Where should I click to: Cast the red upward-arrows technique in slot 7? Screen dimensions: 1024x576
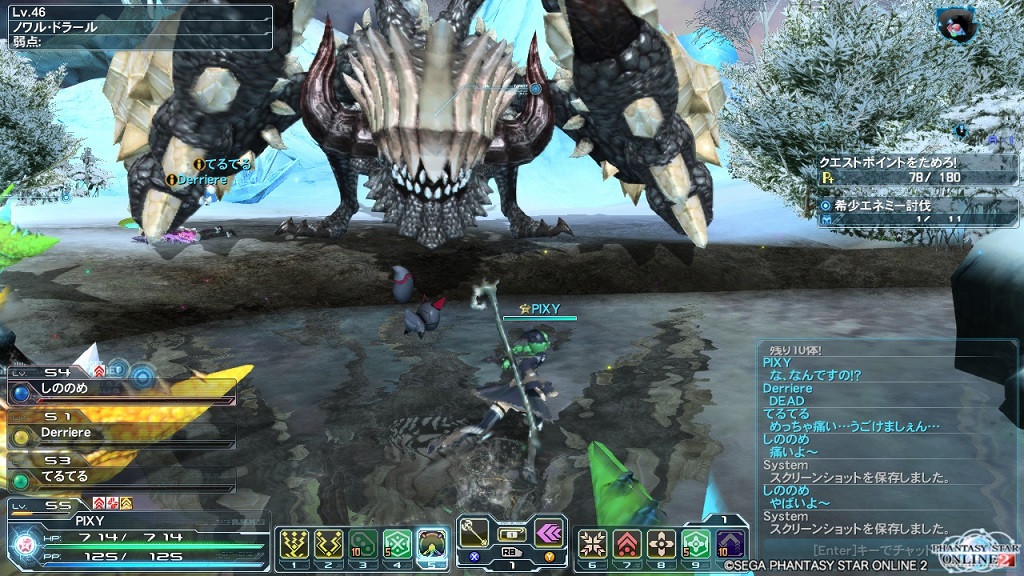pos(627,543)
